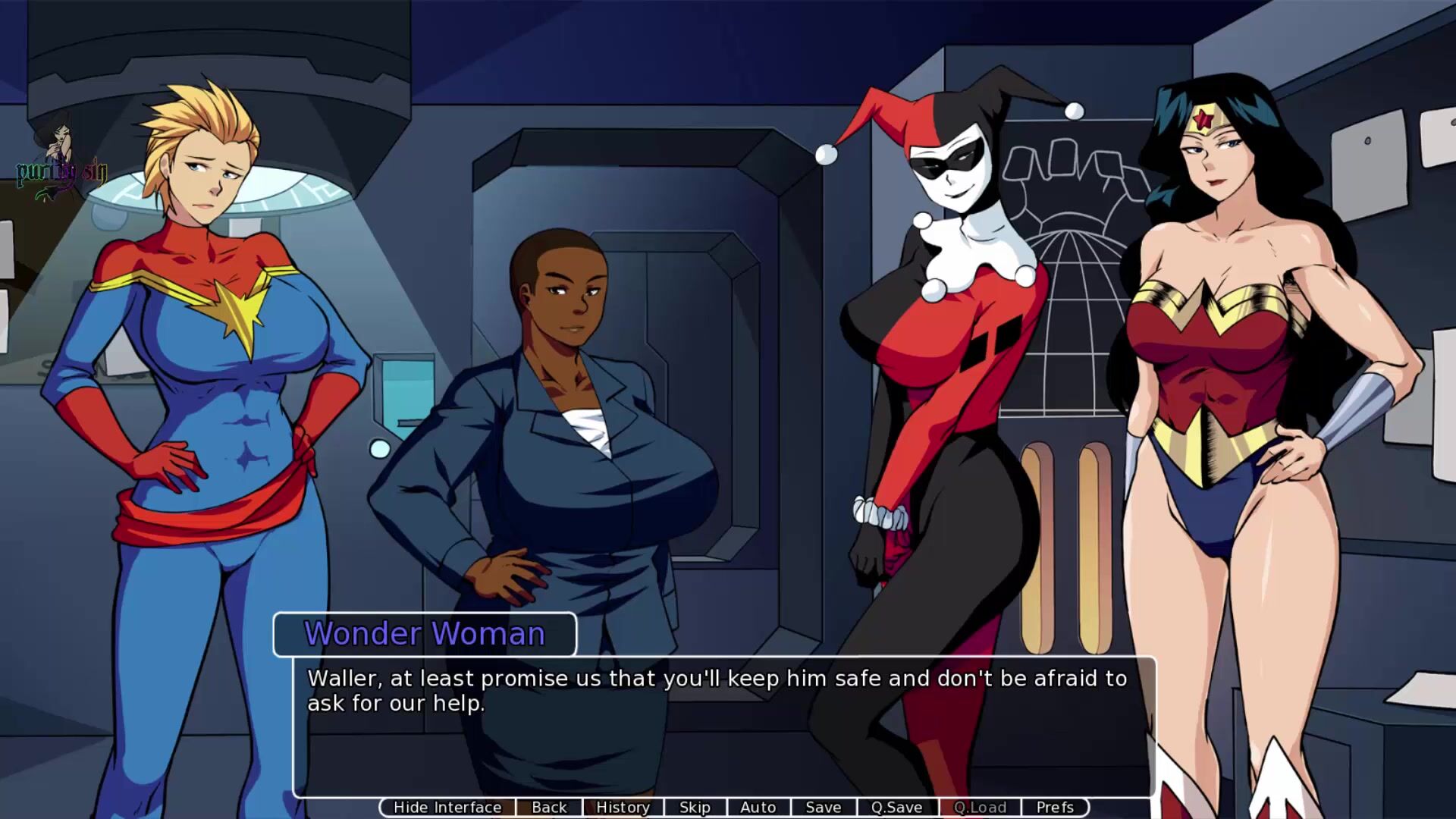Viewport: 1456px width, 819px height.
Task: Advance Wonder Woman's dialogue text
Action: pos(724,728)
